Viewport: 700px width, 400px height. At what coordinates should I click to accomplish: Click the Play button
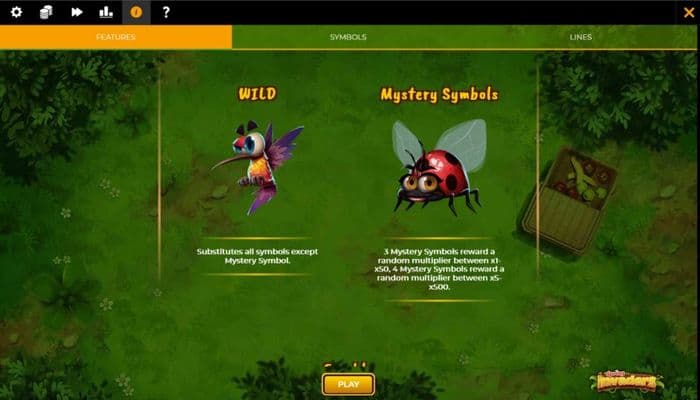click(x=348, y=384)
